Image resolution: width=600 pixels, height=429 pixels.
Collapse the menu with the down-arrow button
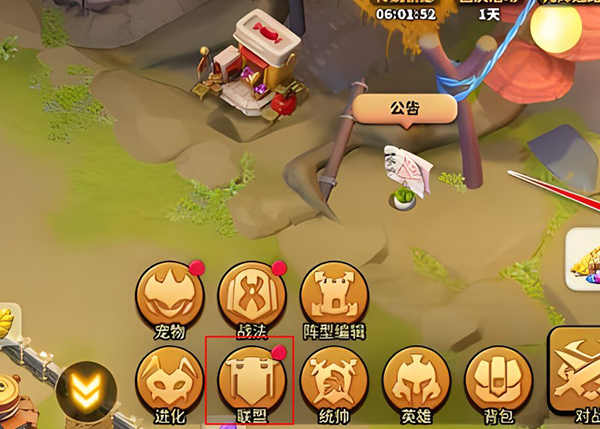[87, 390]
